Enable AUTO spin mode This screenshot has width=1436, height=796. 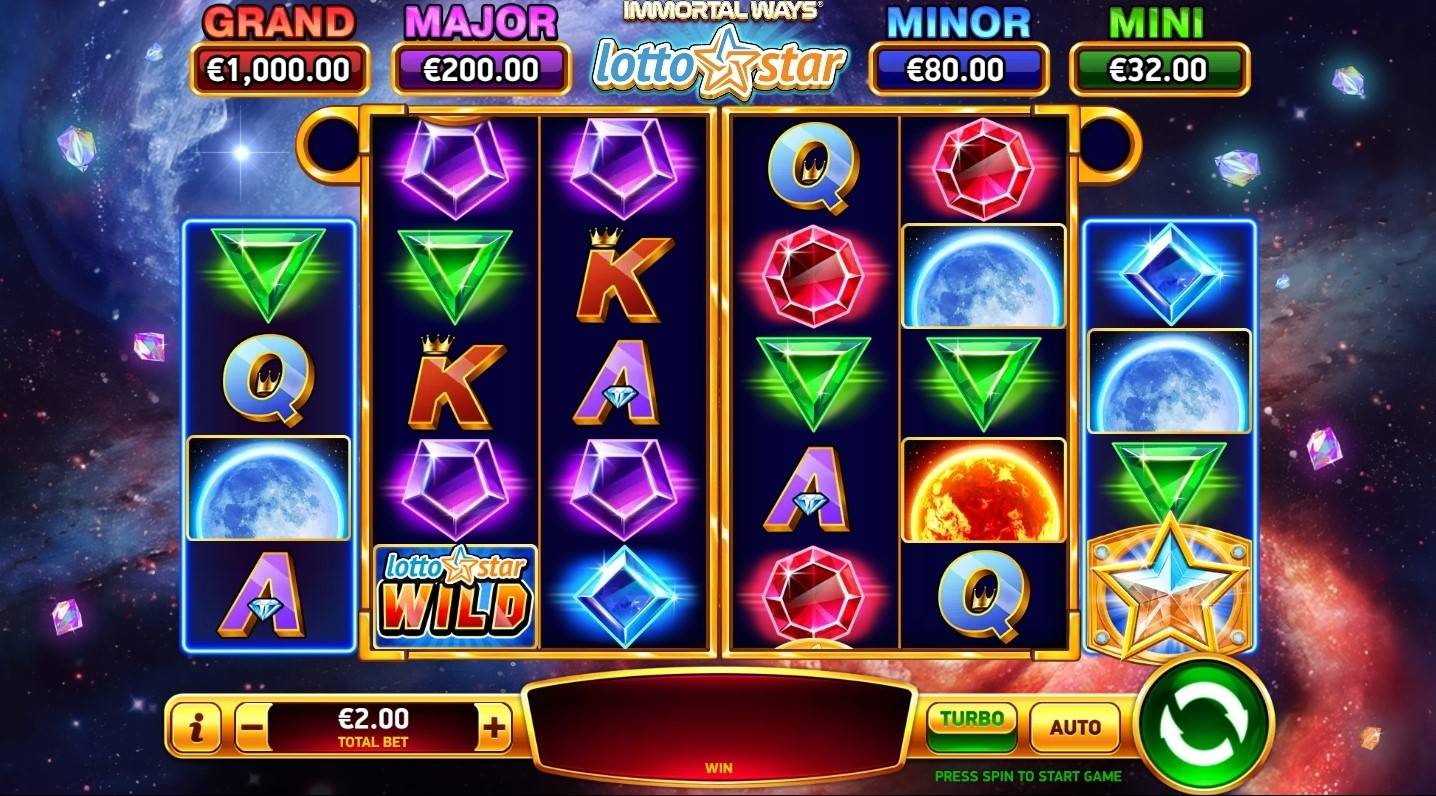coord(1074,727)
